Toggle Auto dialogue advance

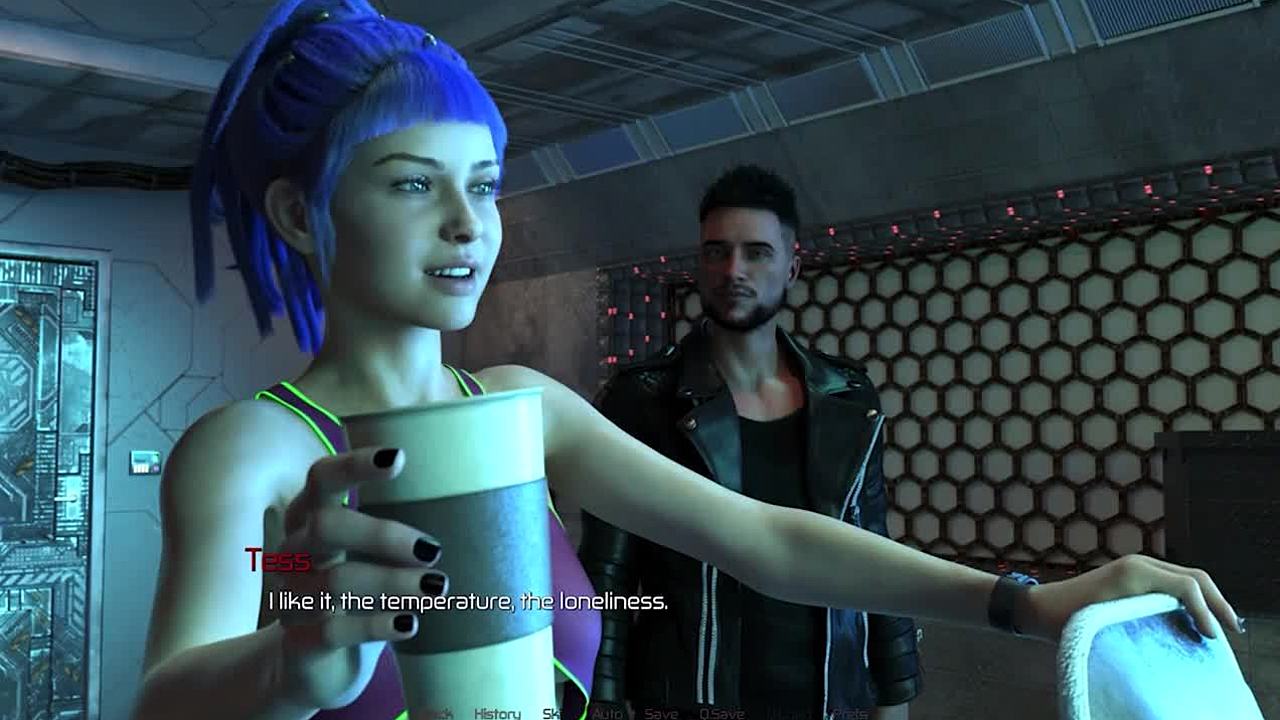coord(606,713)
